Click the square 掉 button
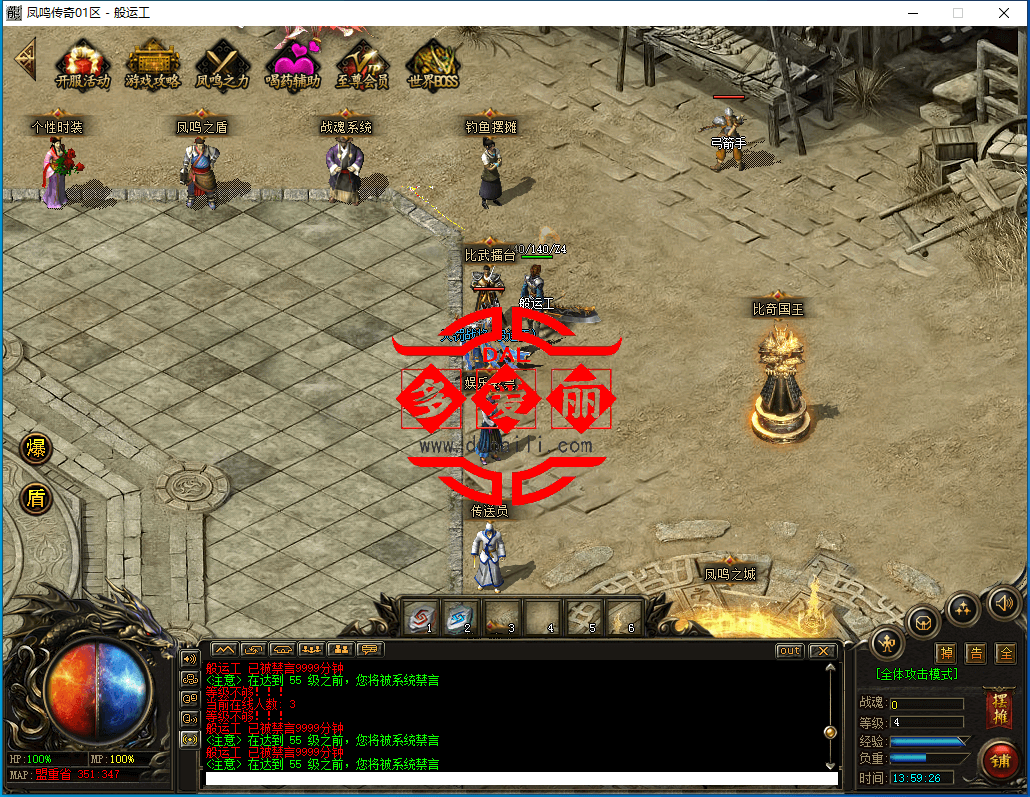This screenshot has height=797, width=1030. tap(946, 653)
